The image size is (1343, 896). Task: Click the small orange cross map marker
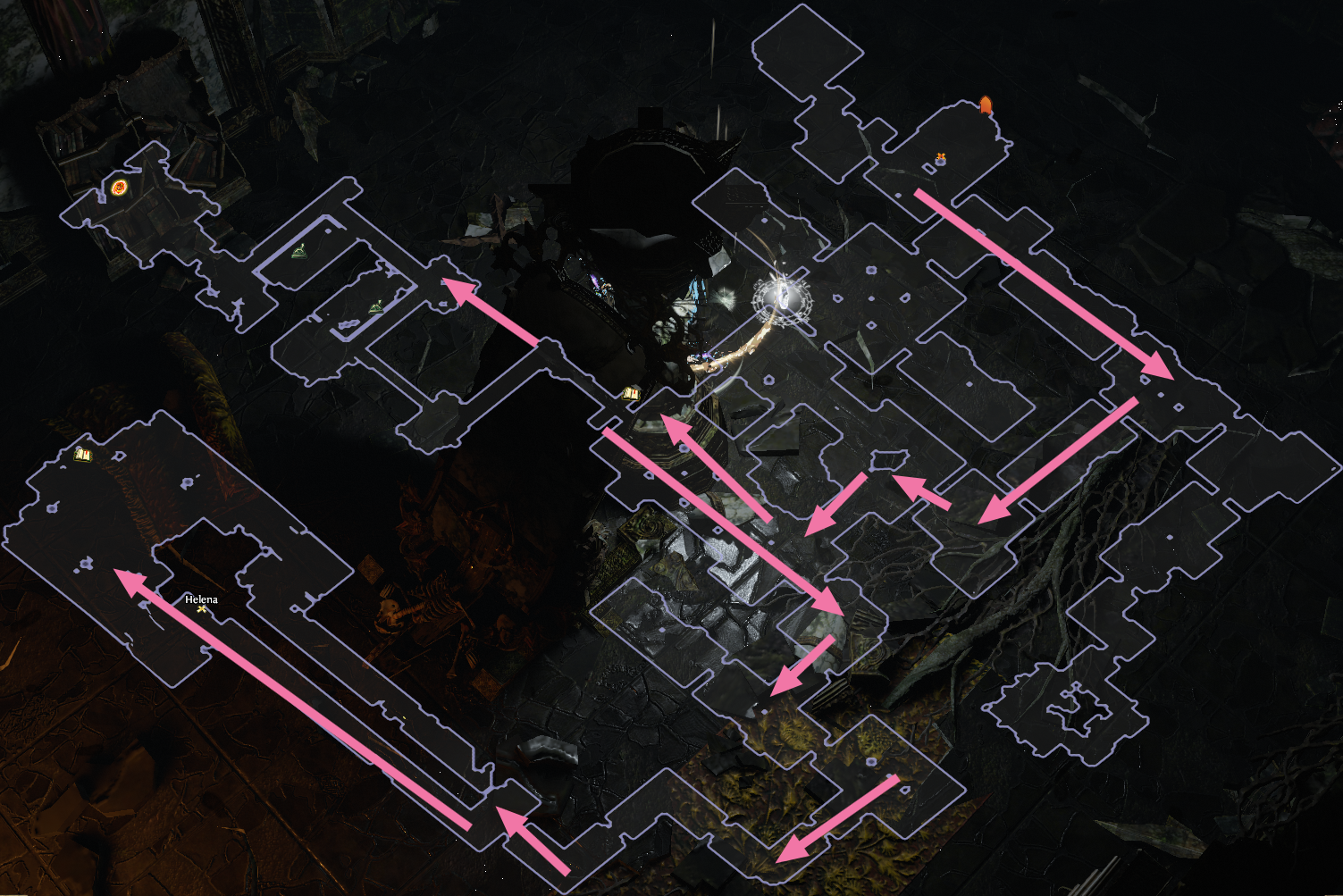tap(940, 159)
